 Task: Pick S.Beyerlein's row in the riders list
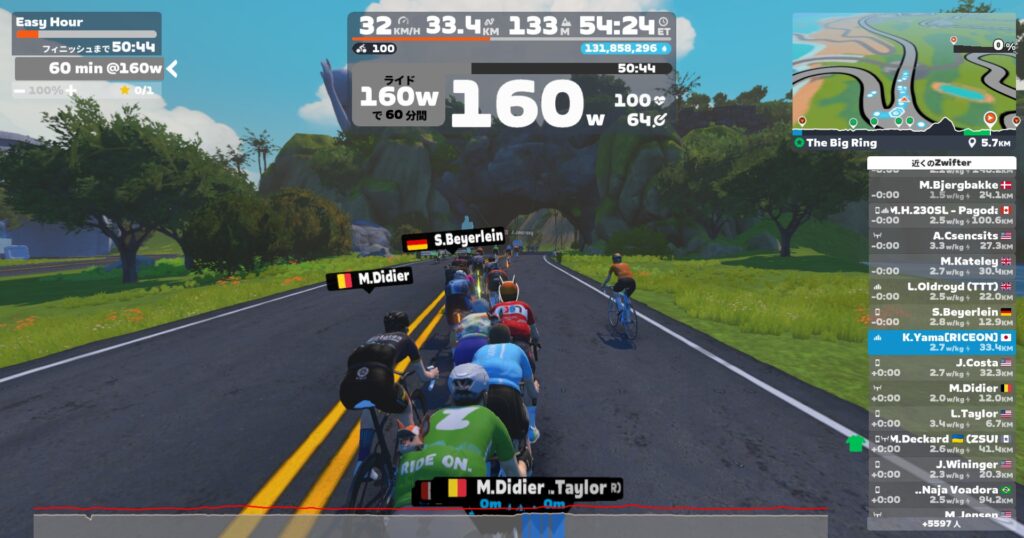coord(941,317)
